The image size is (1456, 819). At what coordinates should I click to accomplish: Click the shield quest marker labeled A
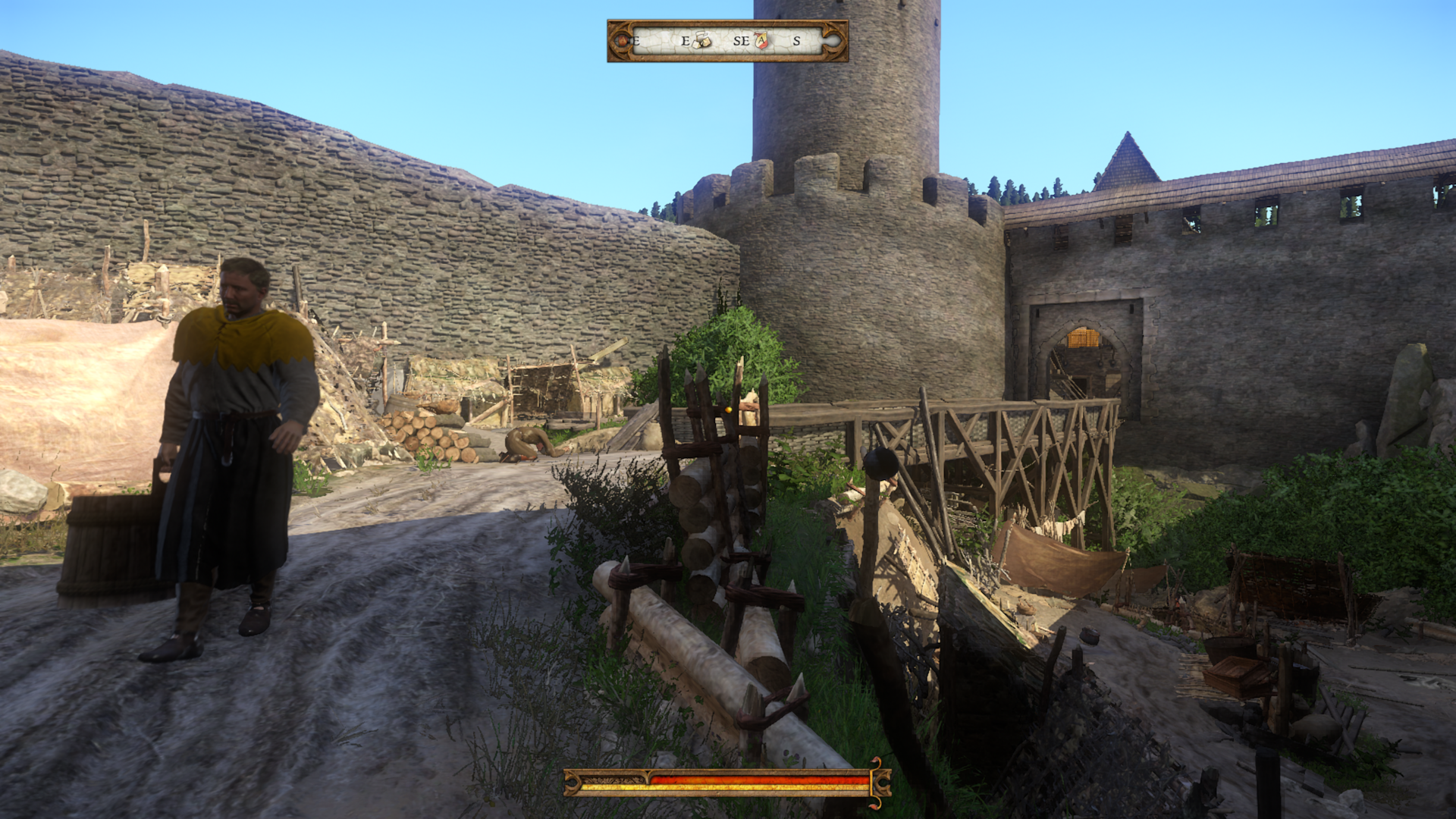point(761,40)
